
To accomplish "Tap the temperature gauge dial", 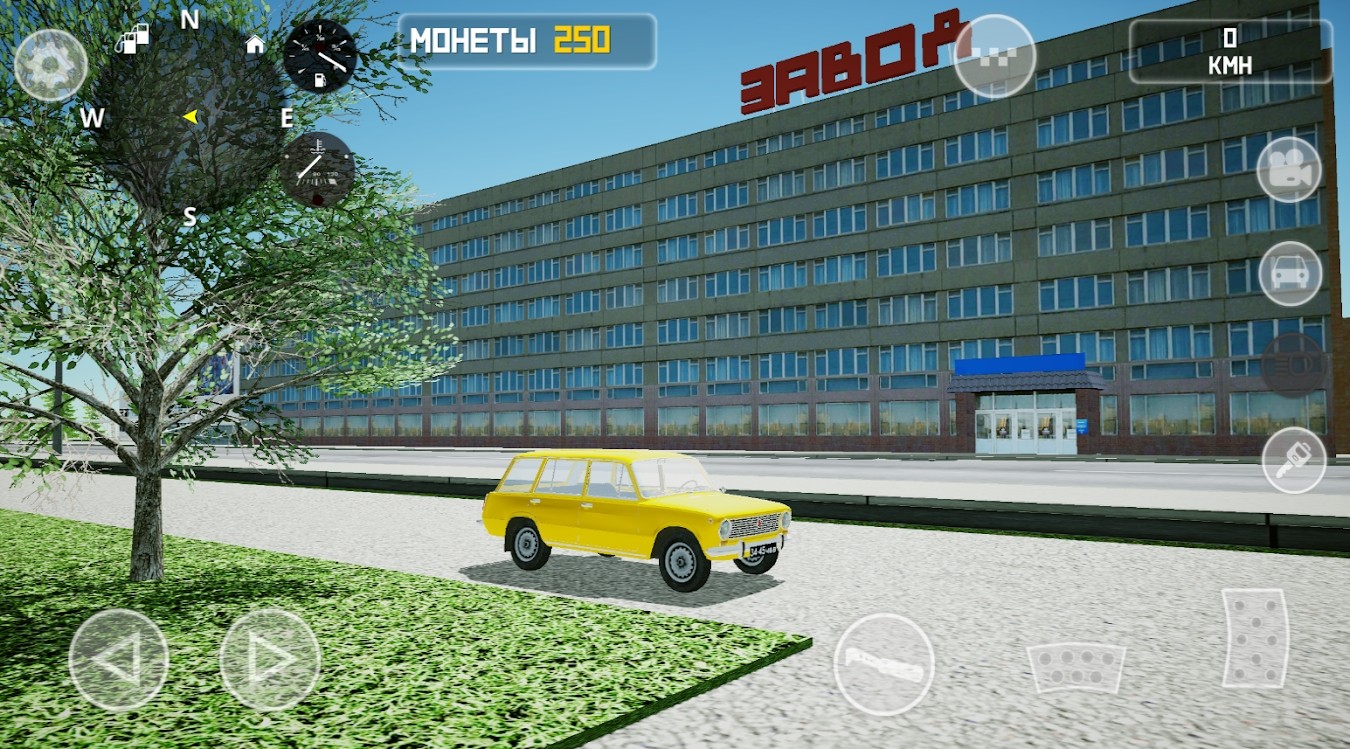I will coord(316,168).
